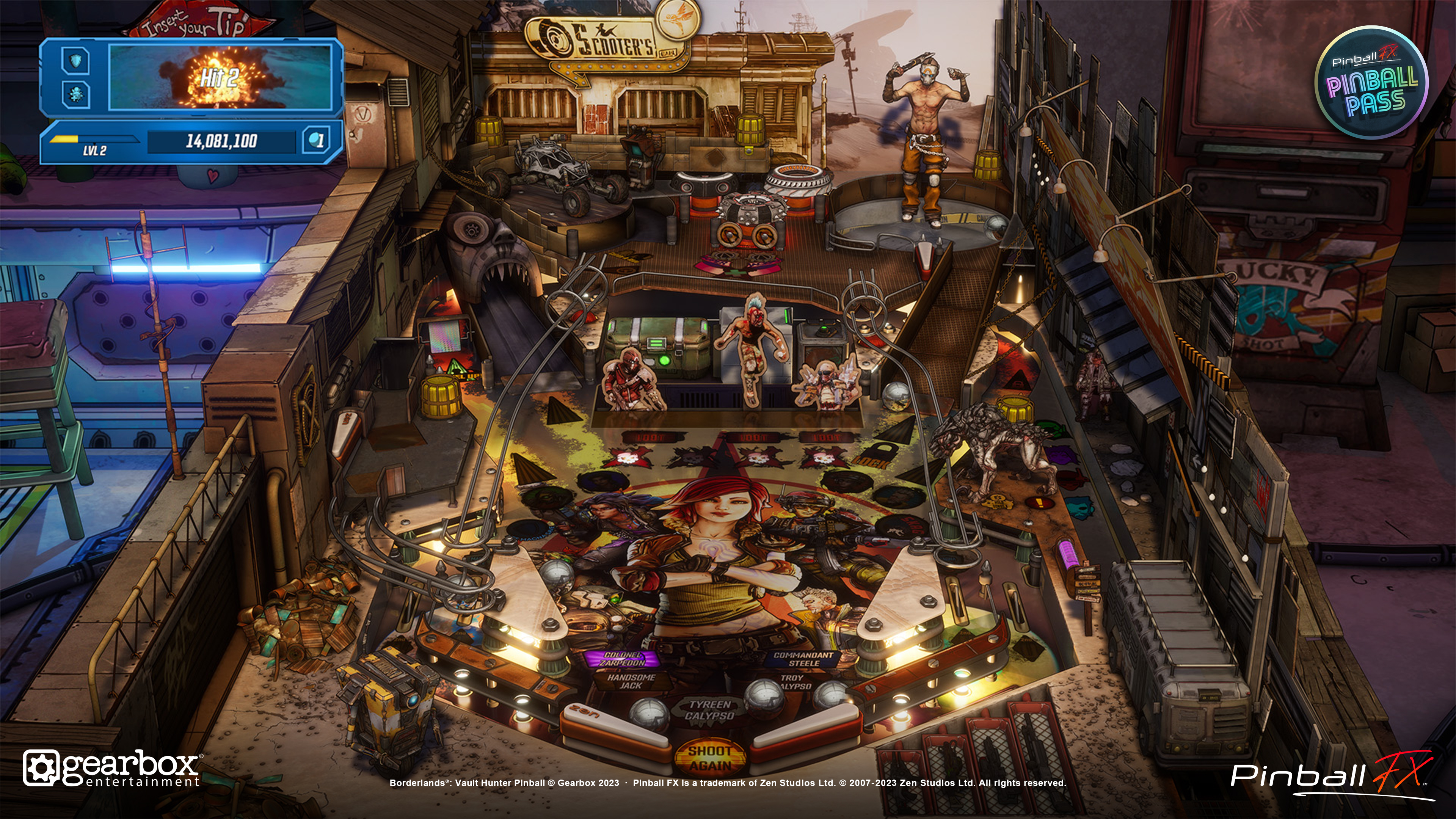Click the ball count icon
This screenshot has height=819, width=1456.
(317, 140)
